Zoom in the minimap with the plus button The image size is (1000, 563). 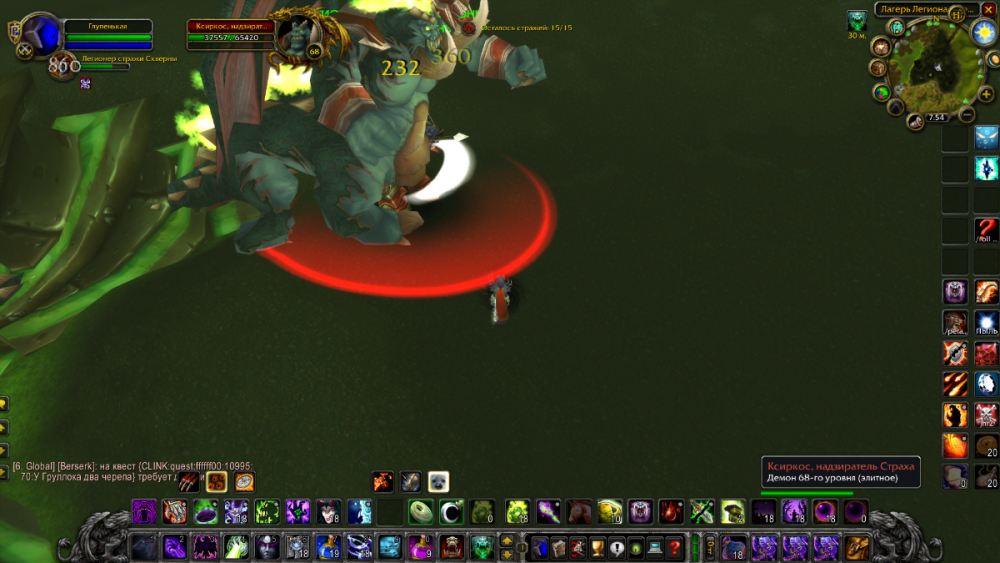(986, 94)
